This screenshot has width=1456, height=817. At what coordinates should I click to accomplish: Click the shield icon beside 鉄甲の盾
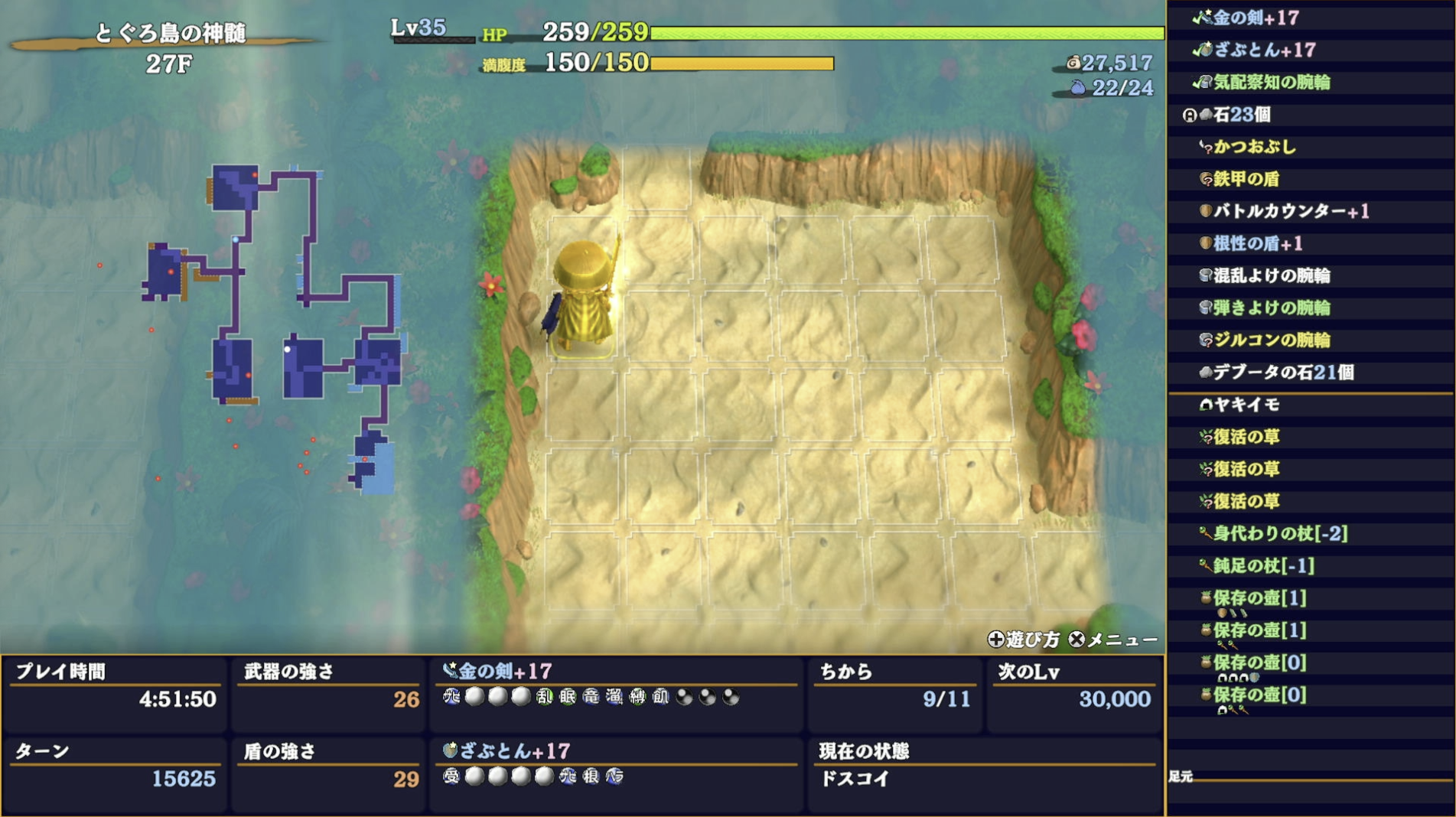coord(1207,178)
